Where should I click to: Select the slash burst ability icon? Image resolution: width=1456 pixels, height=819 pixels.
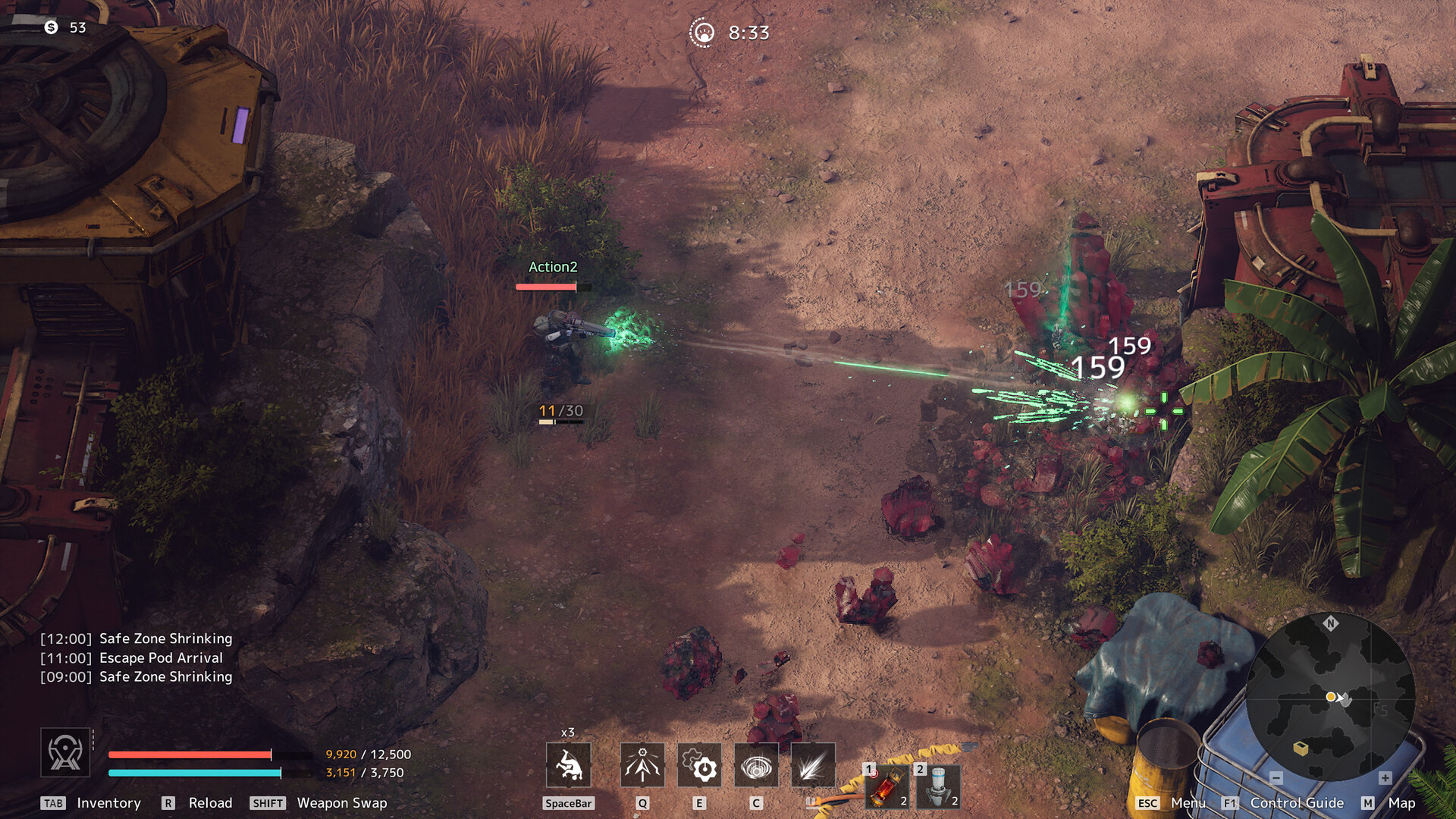(812, 766)
